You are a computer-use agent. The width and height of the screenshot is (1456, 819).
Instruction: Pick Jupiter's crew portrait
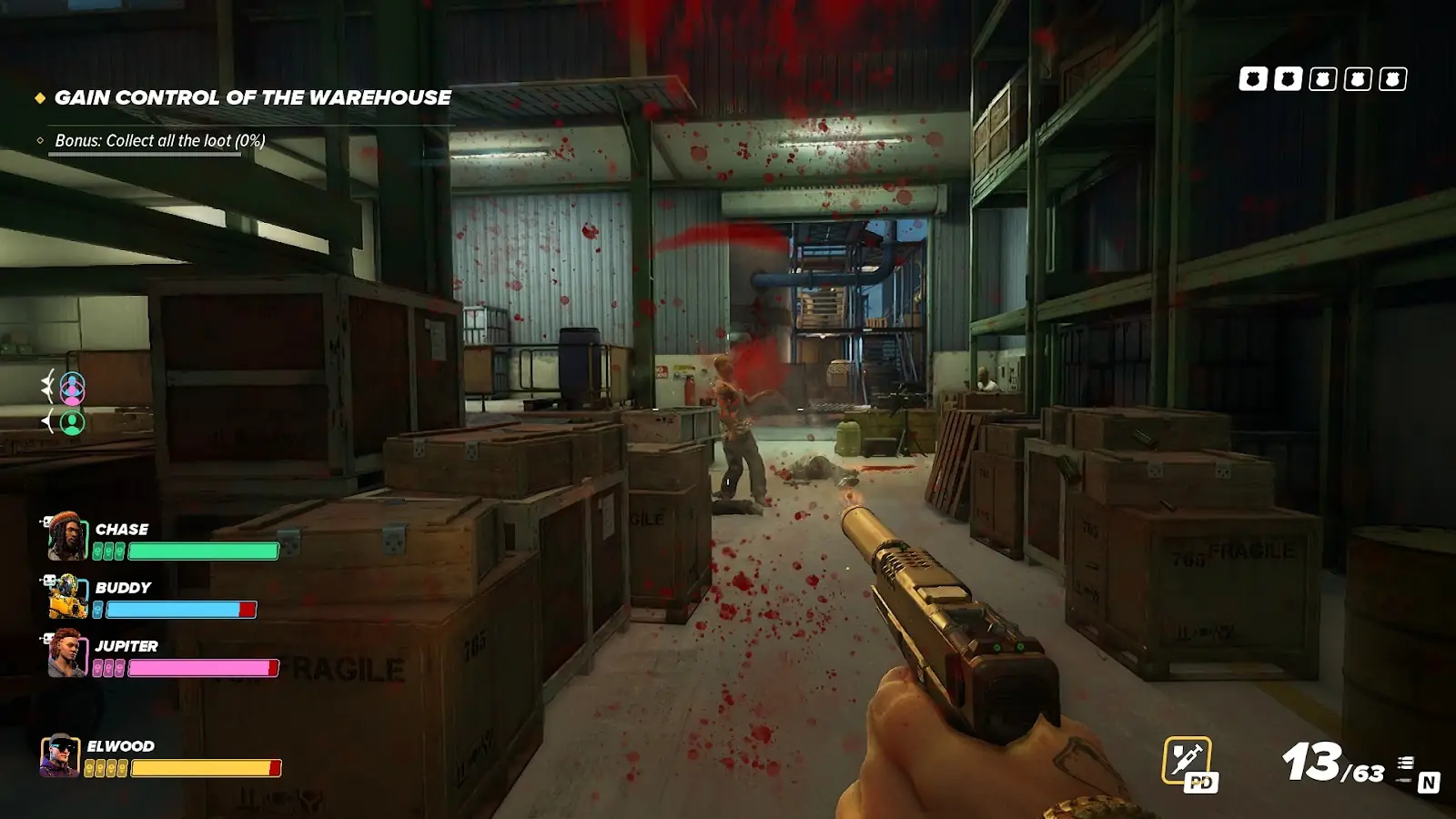coord(67,653)
